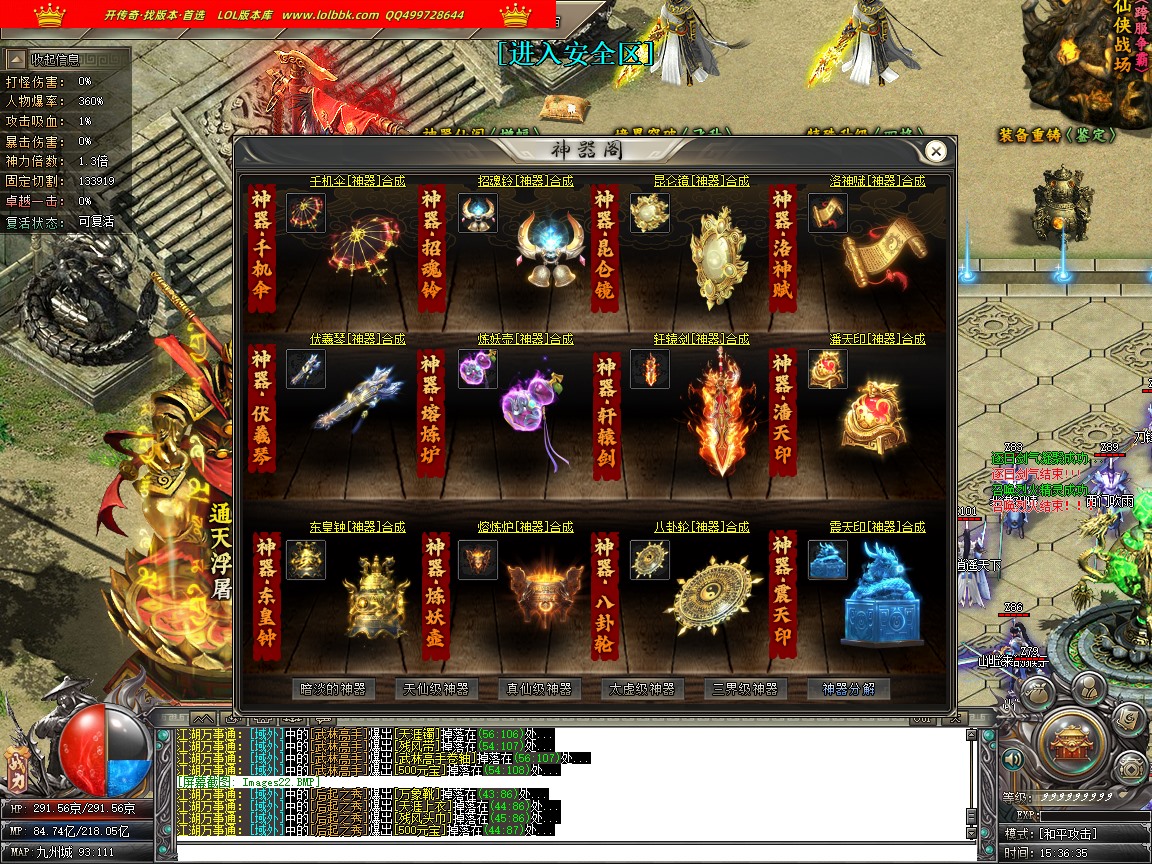Choose the 三界级神器 tier button
Screen dimensions: 1152x864
[x=745, y=689]
